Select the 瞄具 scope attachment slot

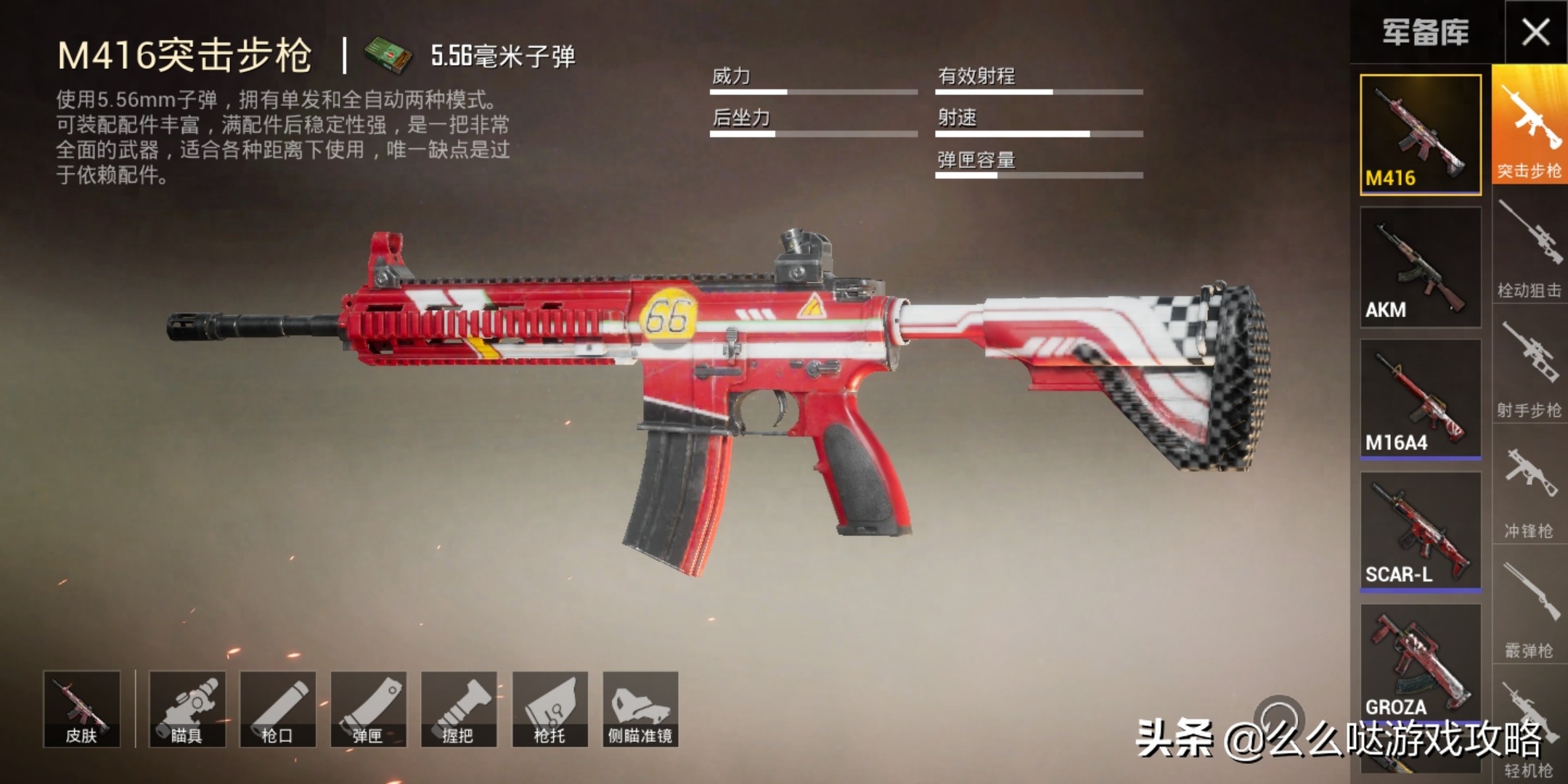(187, 709)
